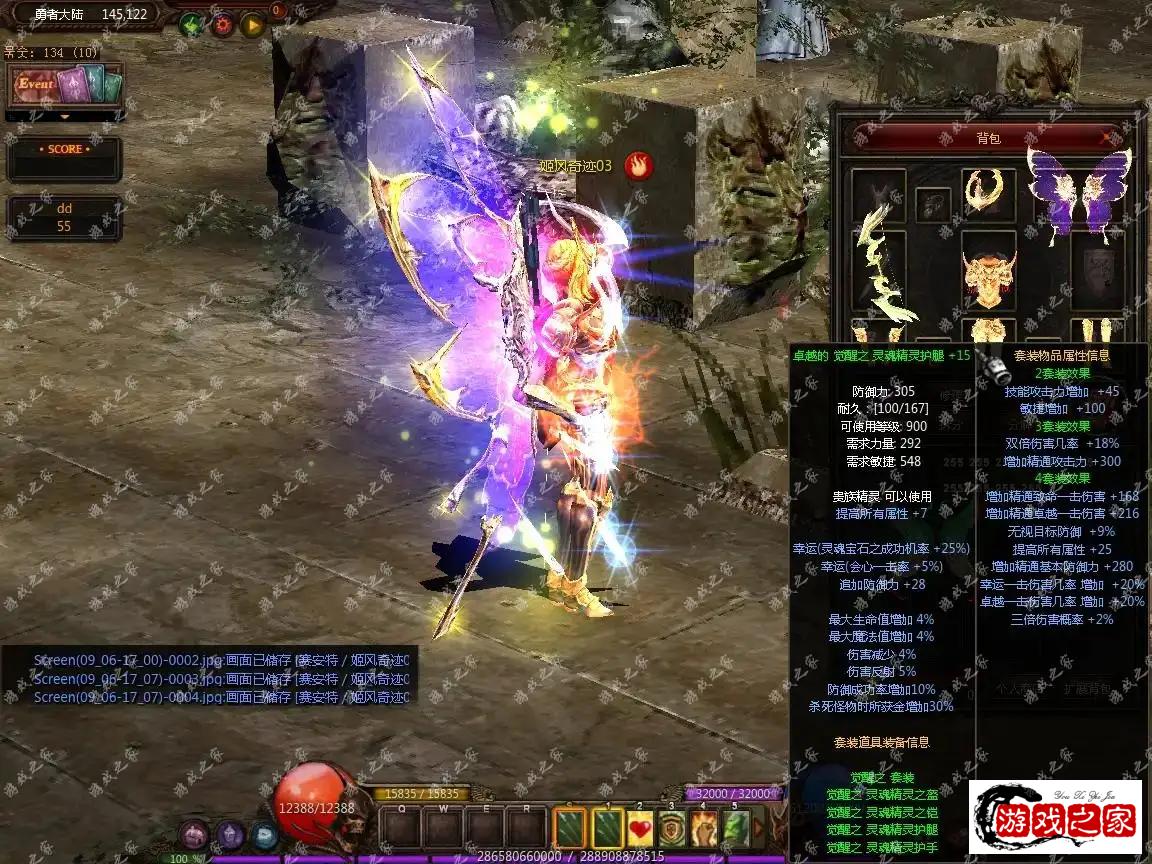The image size is (1152, 864).
Task: Click the yellow play arrow button
Action: click(x=253, y=25)
